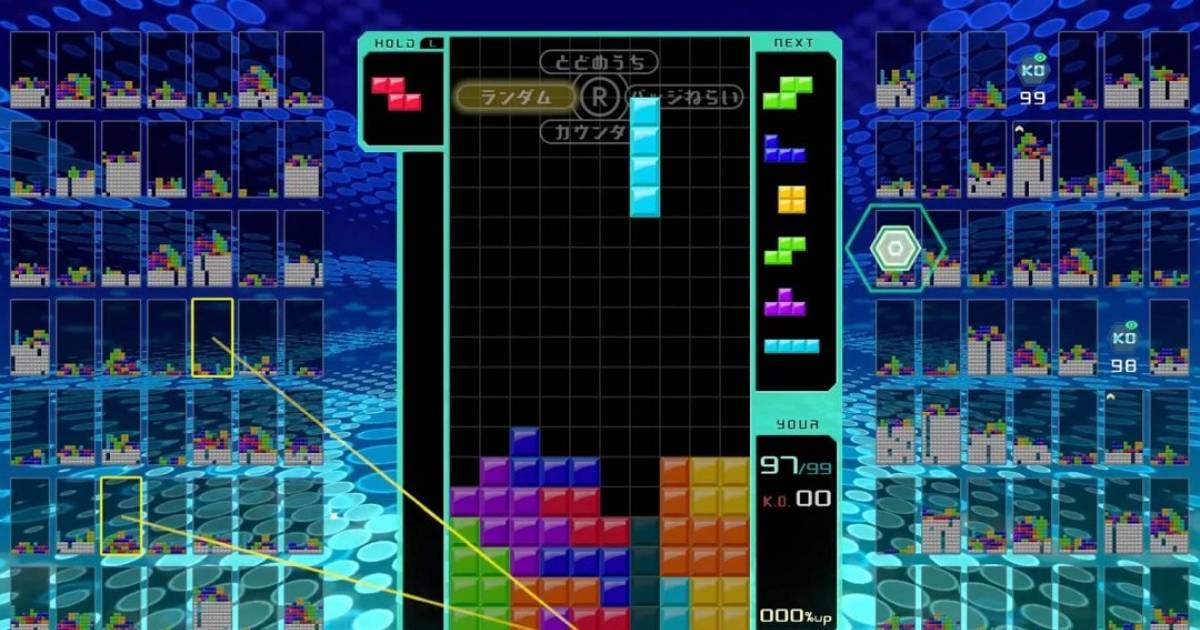1200x630 pixels.
Task: Switch targeting to バッジねらい
Action: (x=690, y=97)
